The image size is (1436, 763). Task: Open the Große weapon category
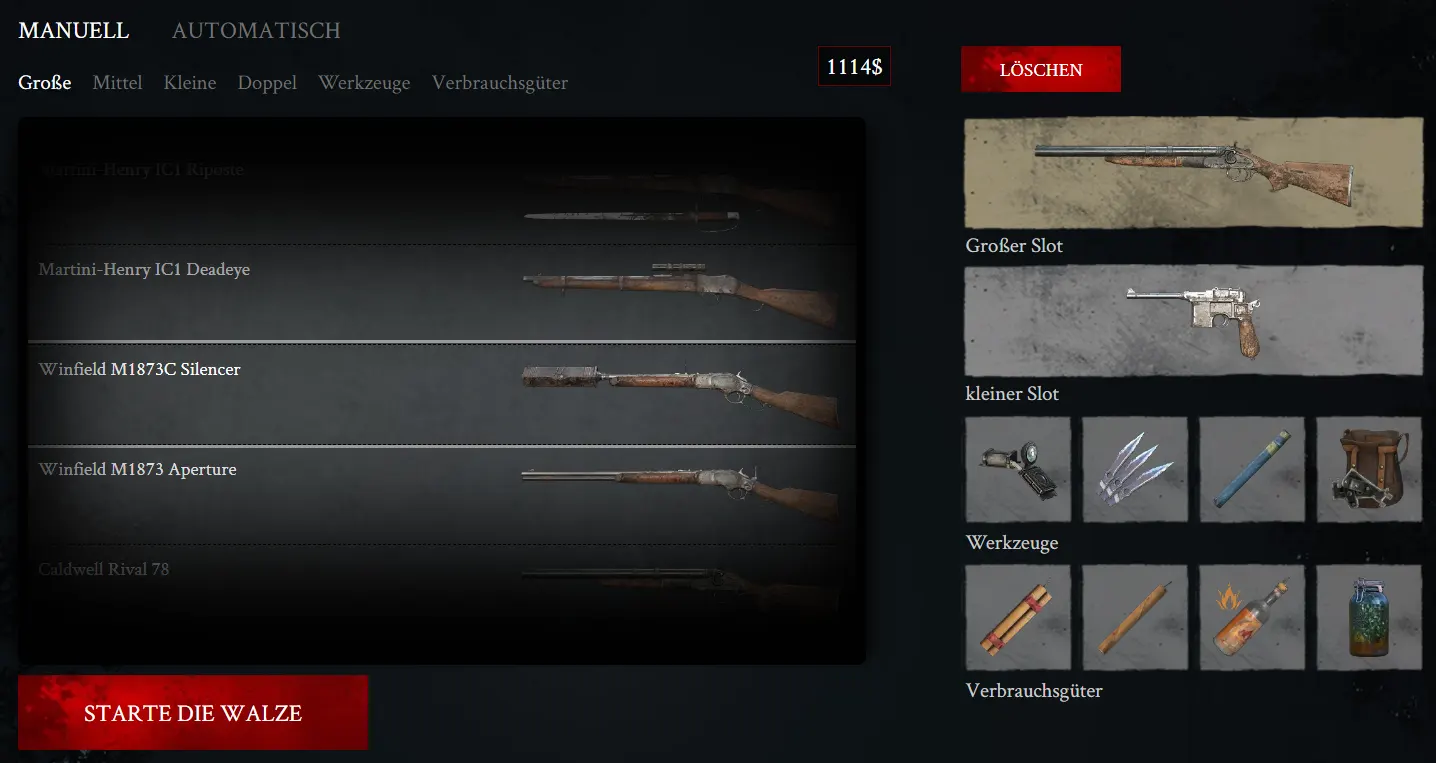pos(45,83)
